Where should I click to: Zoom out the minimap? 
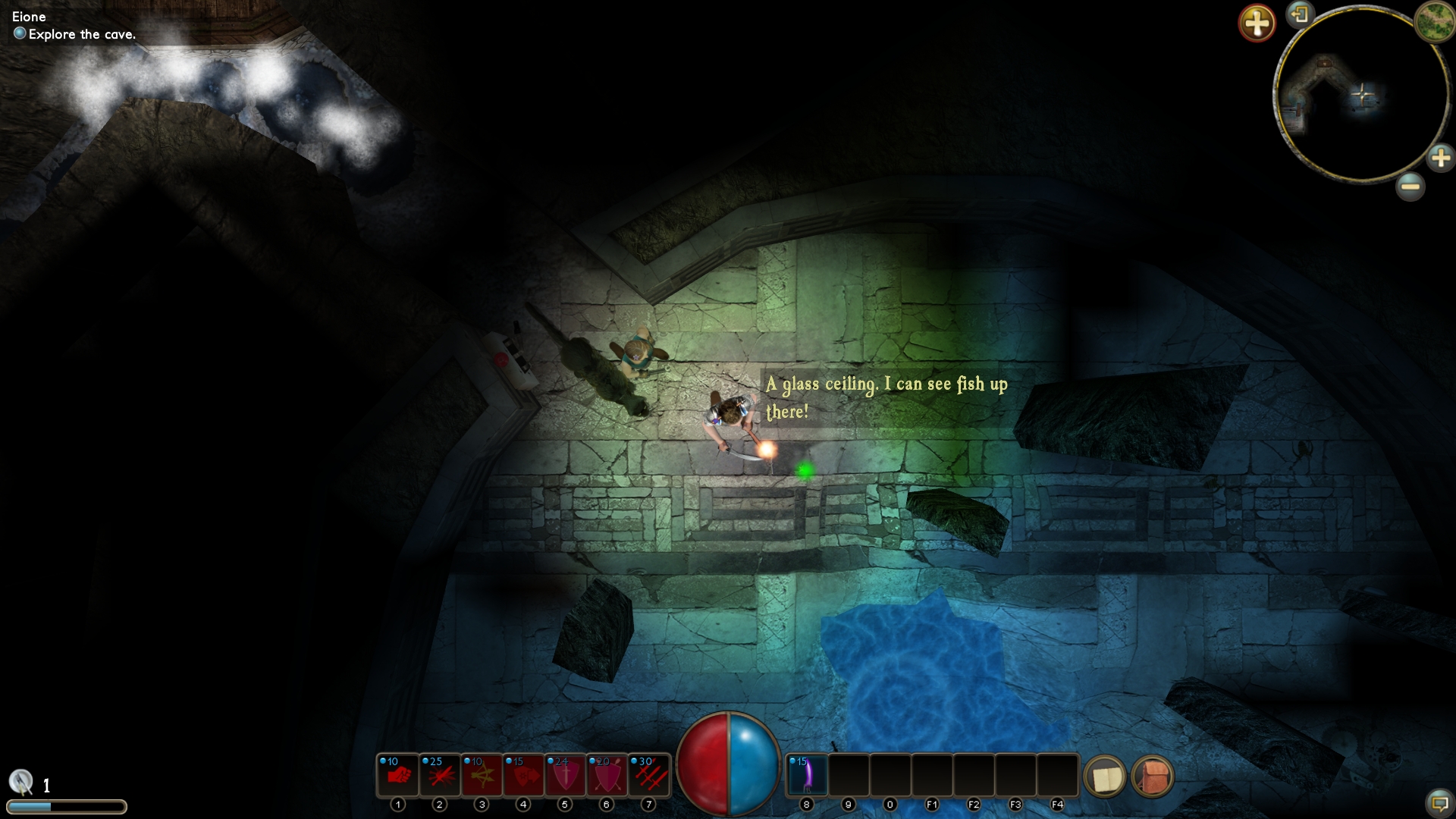coord(1410,186)
